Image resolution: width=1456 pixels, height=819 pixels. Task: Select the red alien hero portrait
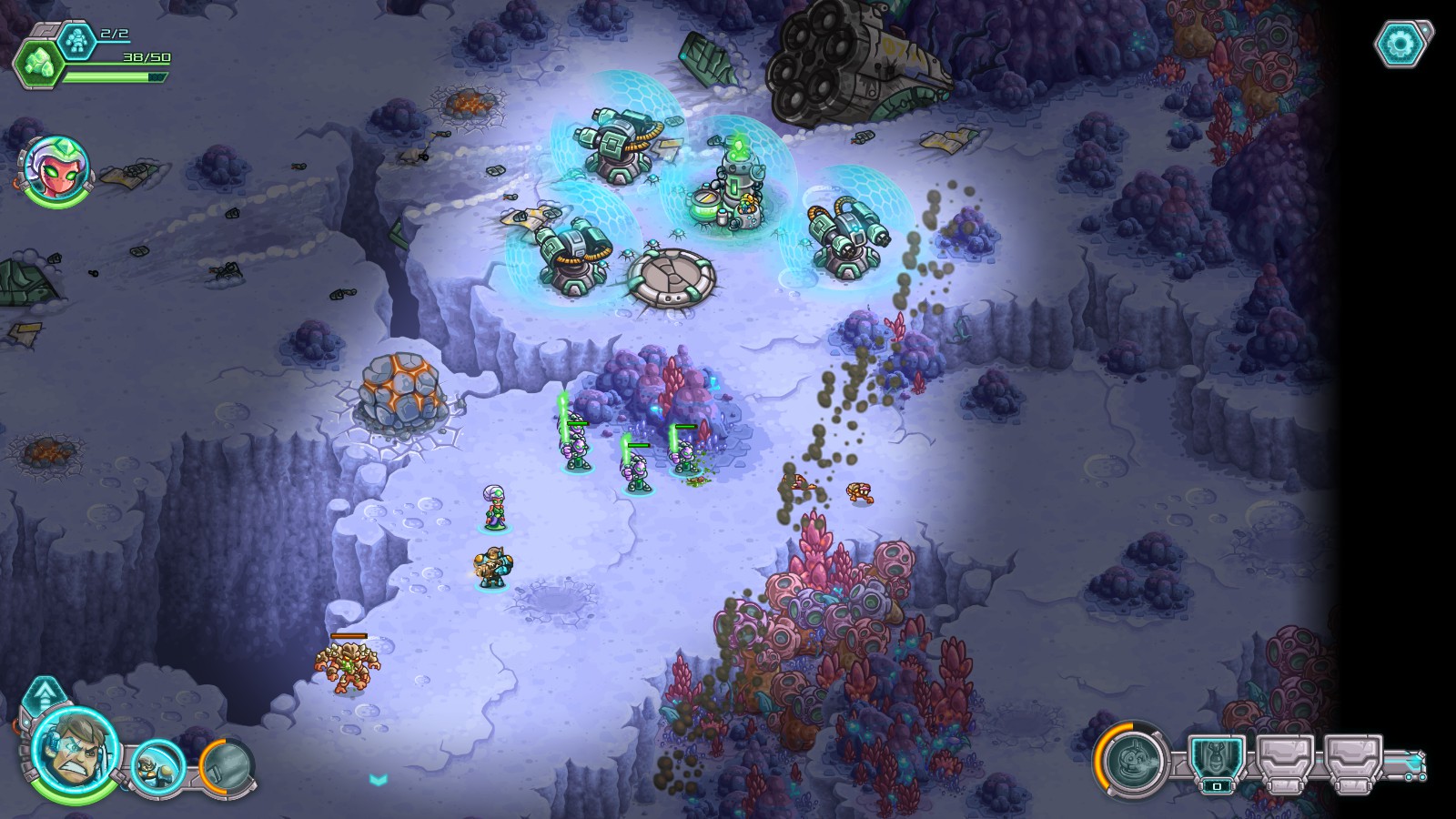click(56, 170)
